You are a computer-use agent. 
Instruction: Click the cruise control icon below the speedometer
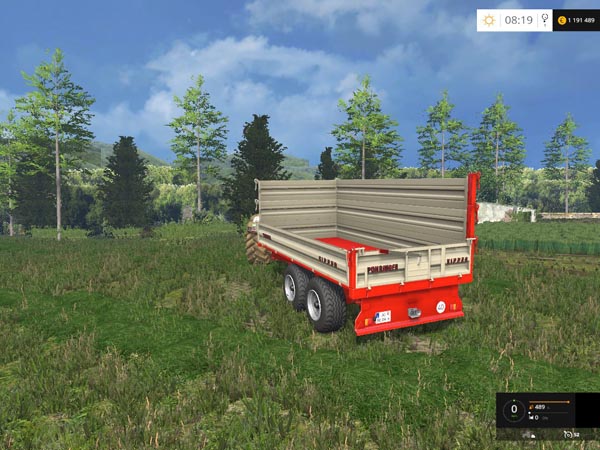click(568, 434)
